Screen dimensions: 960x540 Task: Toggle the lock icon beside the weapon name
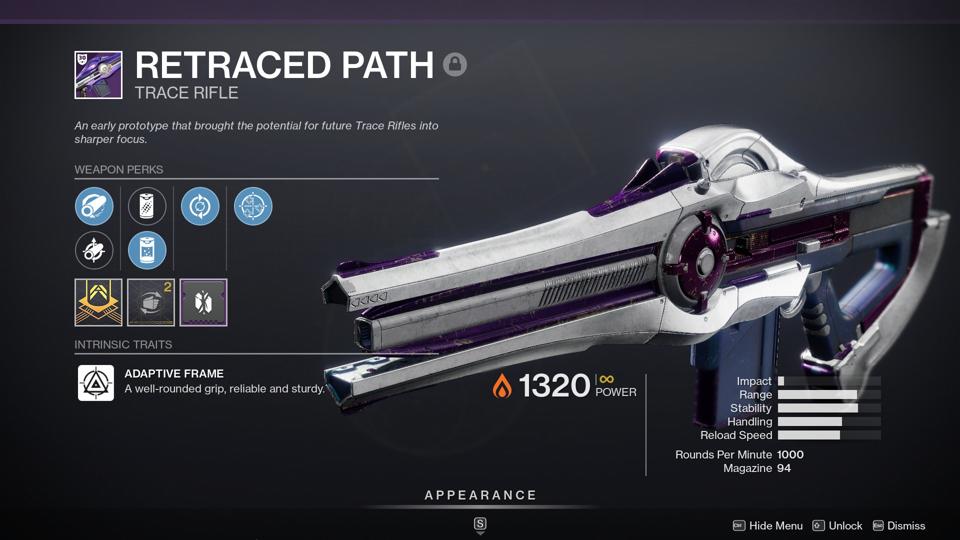tap(455, 65)
